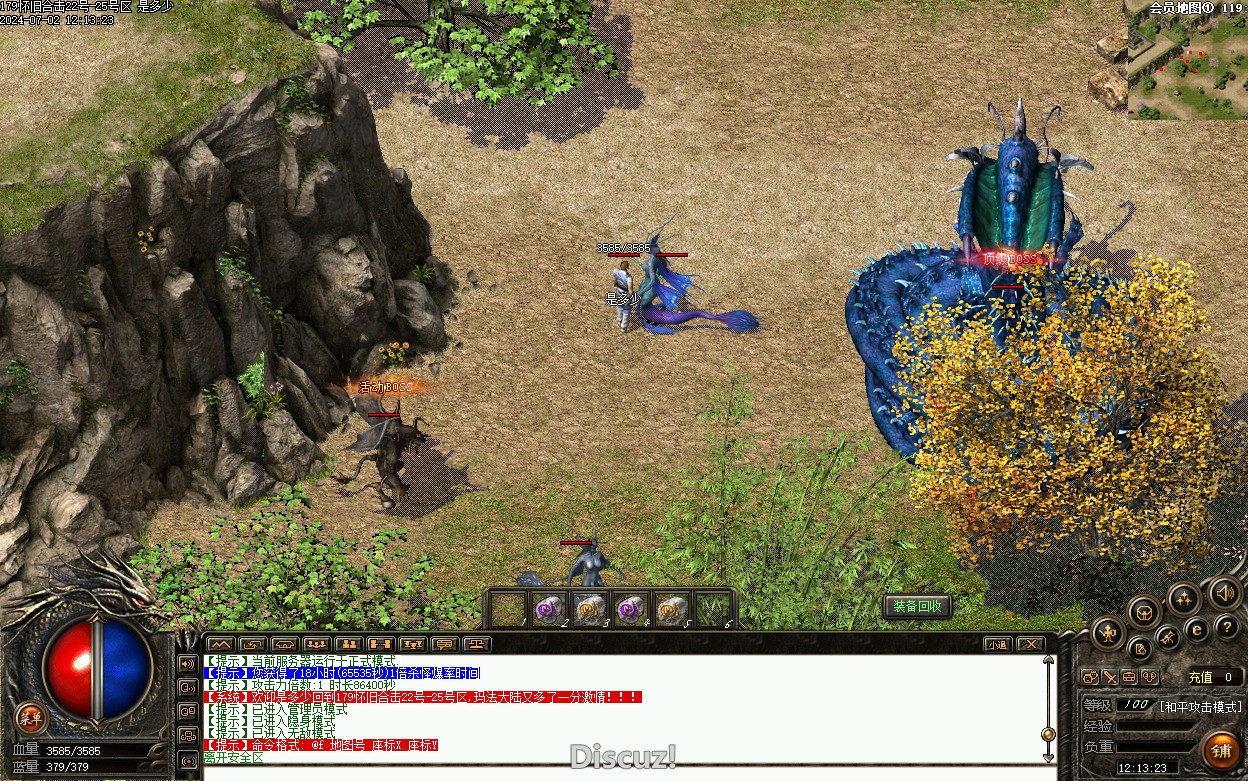The height and width of the screenshot is (781, 1248).
Task: Click the round 'e' browser icon
Action: tap(1196, 629)
